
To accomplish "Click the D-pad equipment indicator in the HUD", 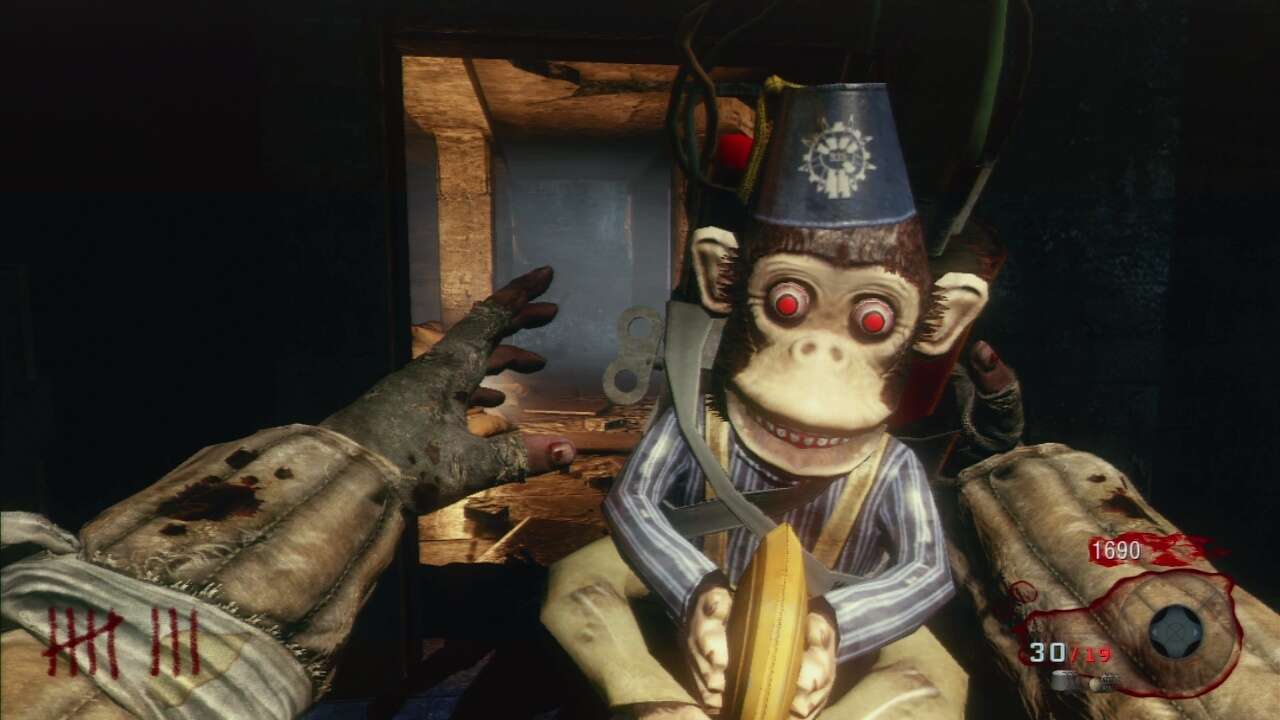I will coord(1174,630).
